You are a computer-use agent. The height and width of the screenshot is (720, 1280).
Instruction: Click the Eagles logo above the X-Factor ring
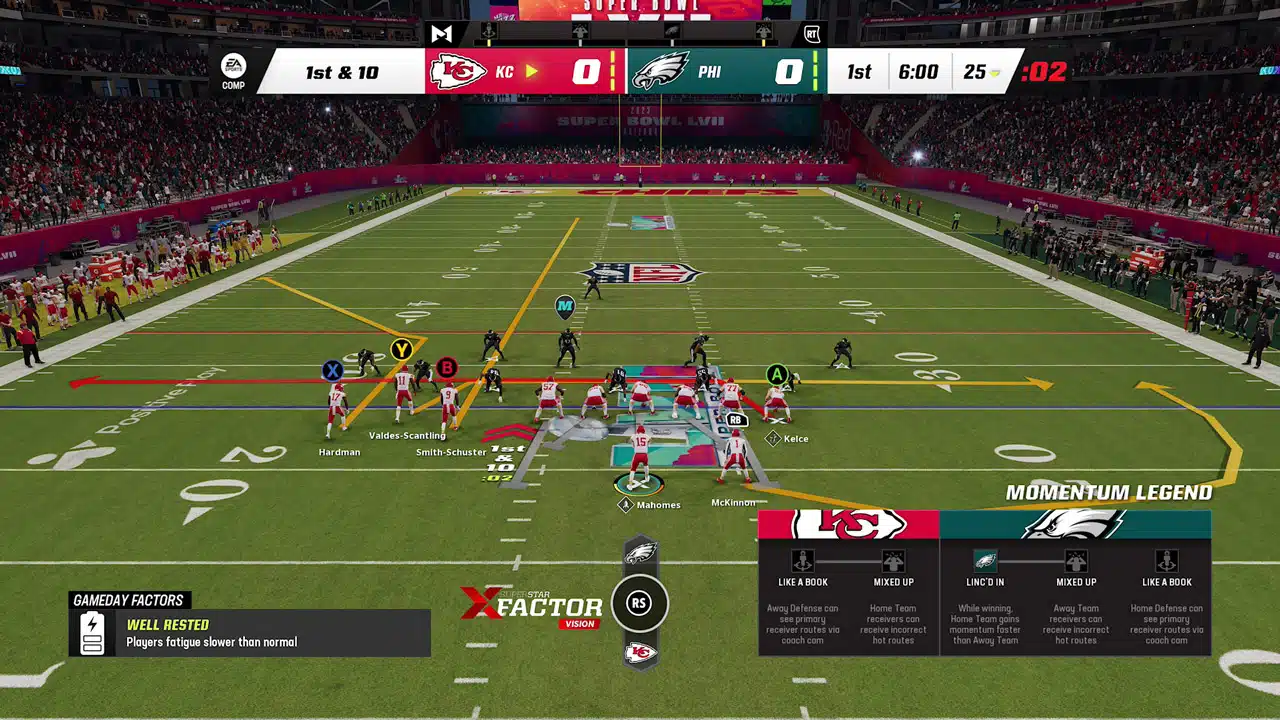coord(640,552)
